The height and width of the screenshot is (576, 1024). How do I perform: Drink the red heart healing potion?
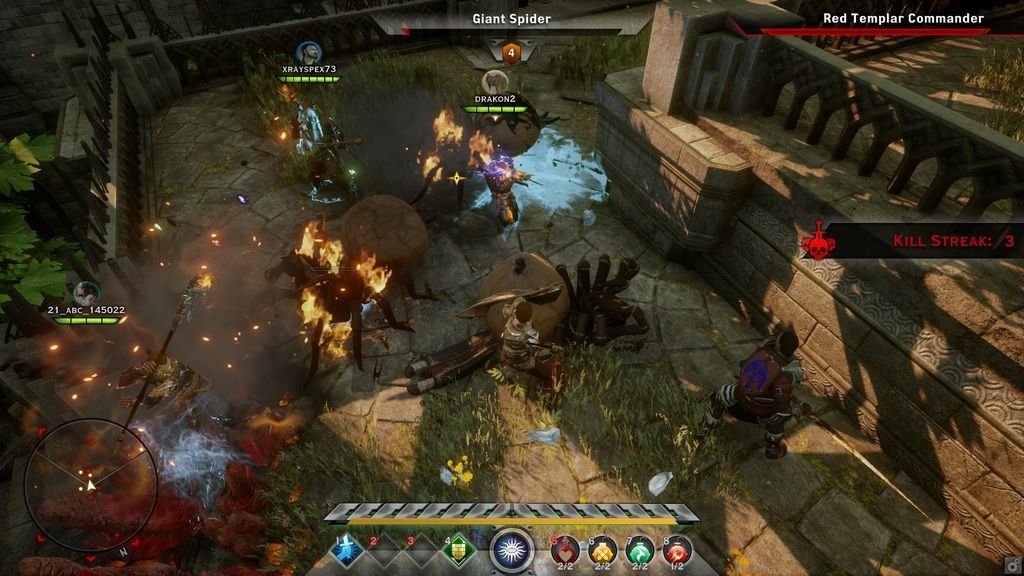click(x=565, y=549)
